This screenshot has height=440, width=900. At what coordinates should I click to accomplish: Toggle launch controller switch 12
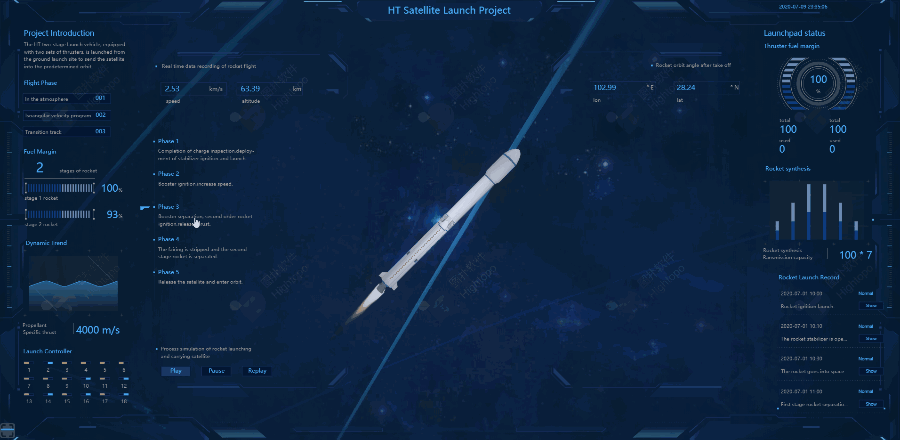coord(123,380)
